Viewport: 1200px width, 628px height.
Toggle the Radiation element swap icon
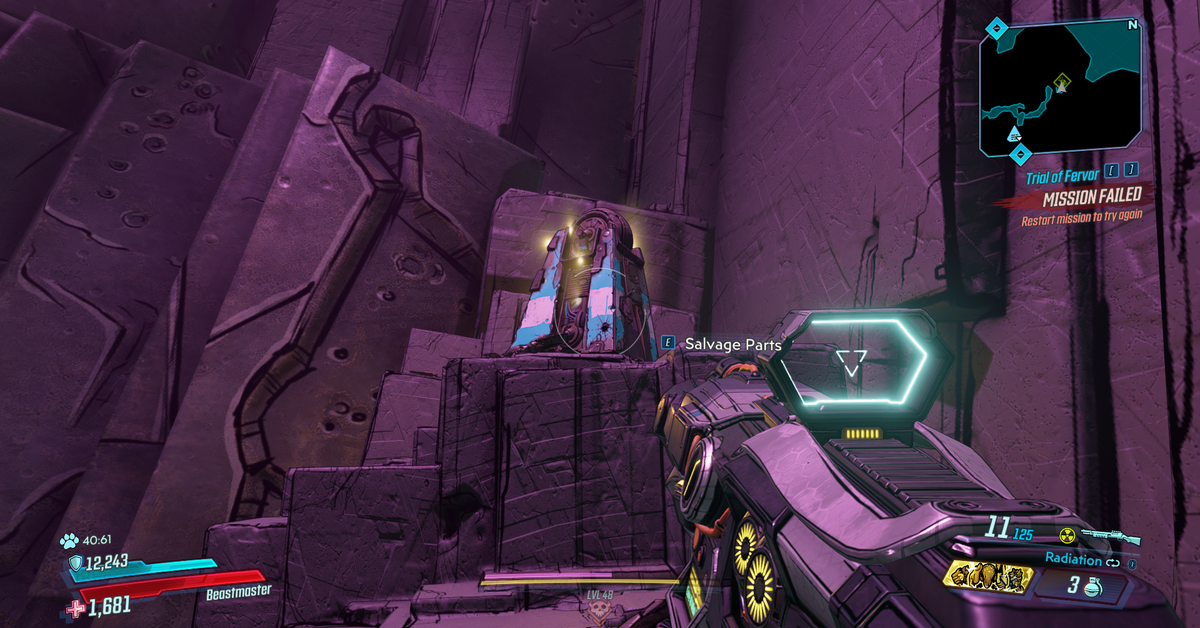tap(1114, 560)
